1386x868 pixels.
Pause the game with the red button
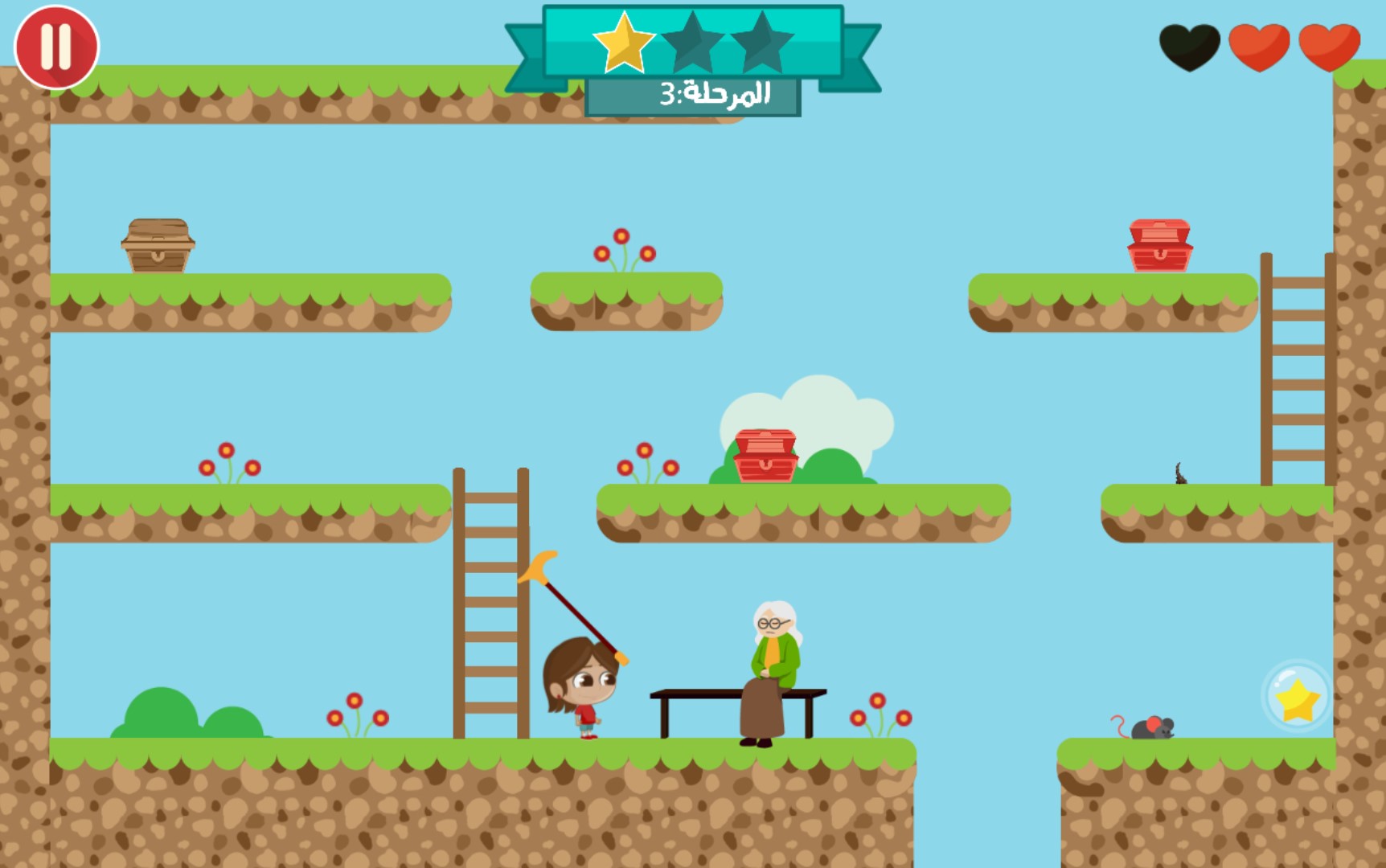click(56, 47)
